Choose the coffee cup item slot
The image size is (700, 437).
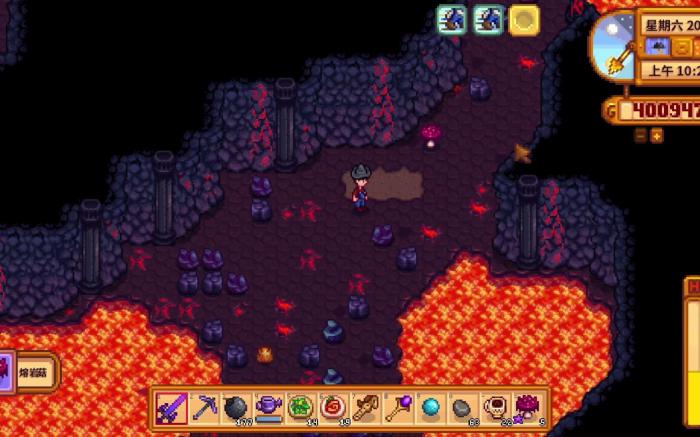point(492,408)
